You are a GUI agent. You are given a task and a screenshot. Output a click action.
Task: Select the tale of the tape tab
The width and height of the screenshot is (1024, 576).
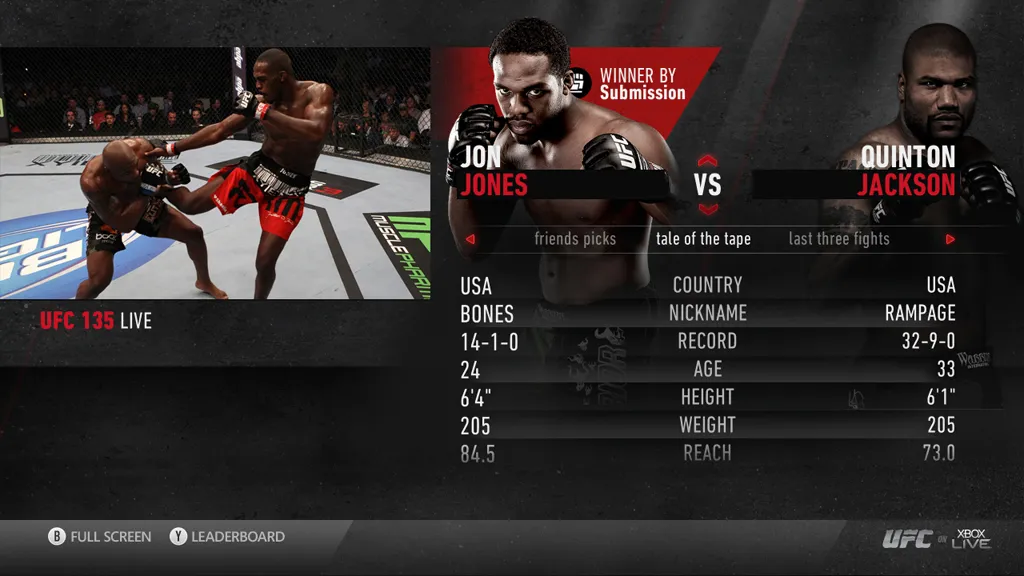tap(703, 239)
